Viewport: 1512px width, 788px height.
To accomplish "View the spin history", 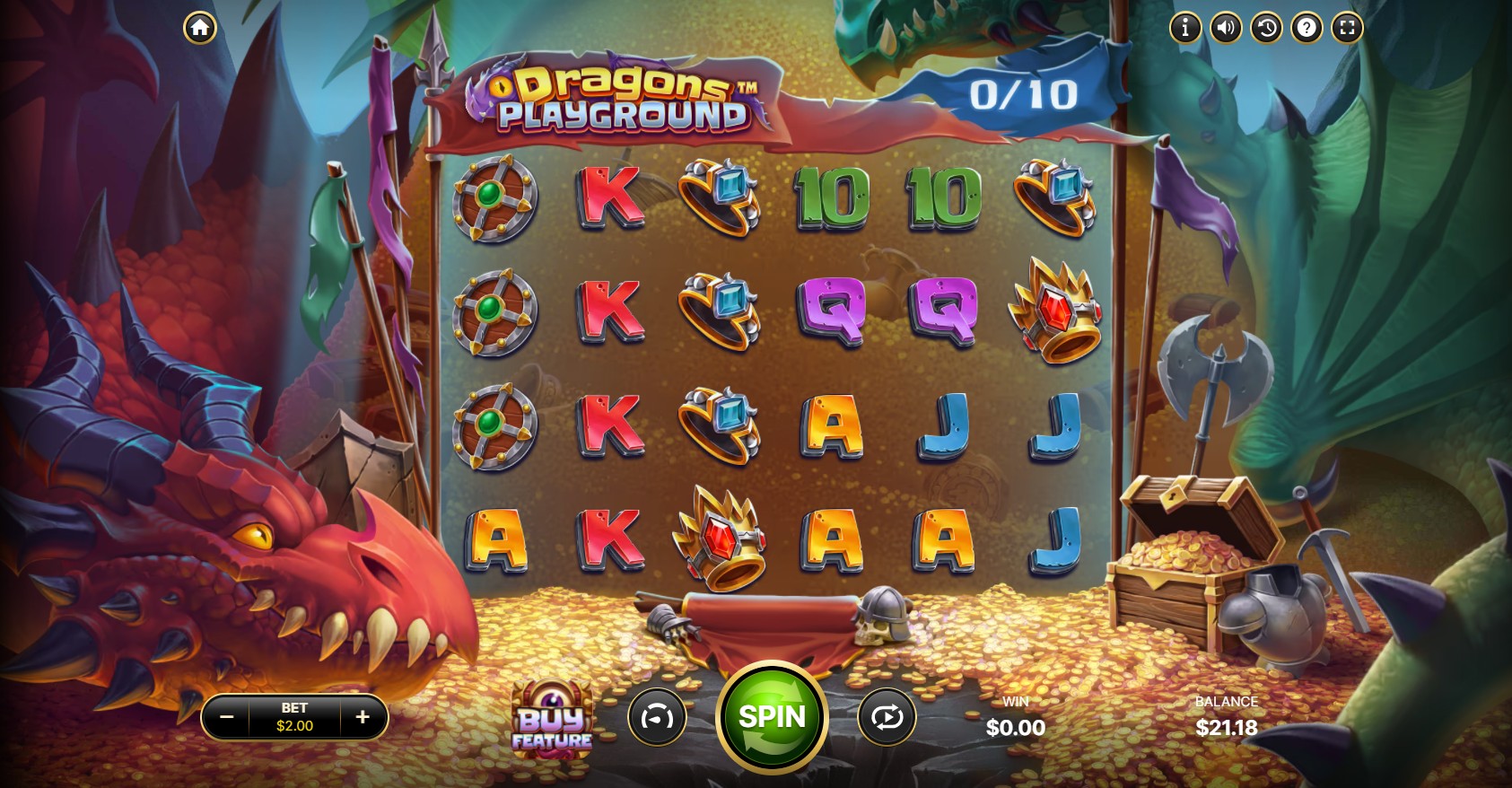I will [x=1265, y=28].
